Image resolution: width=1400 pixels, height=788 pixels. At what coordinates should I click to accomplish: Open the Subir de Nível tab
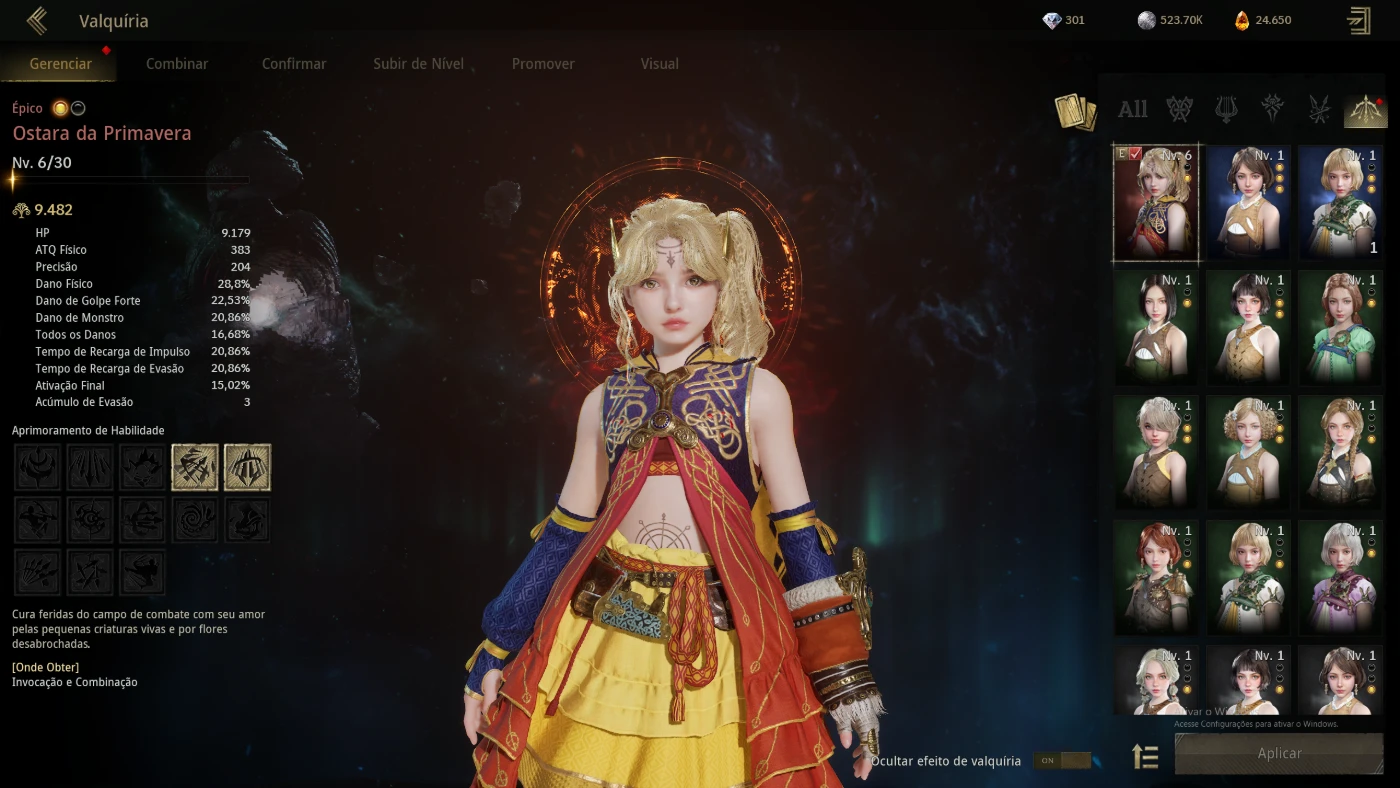pos(418,63)
